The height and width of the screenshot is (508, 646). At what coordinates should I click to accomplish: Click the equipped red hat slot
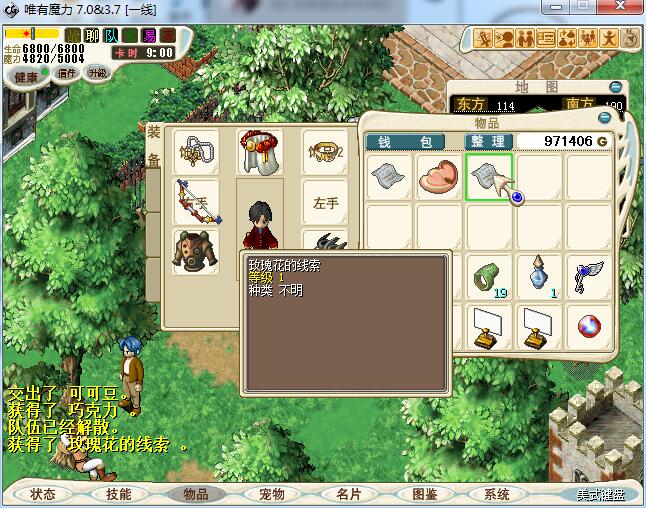pos(258,151)
